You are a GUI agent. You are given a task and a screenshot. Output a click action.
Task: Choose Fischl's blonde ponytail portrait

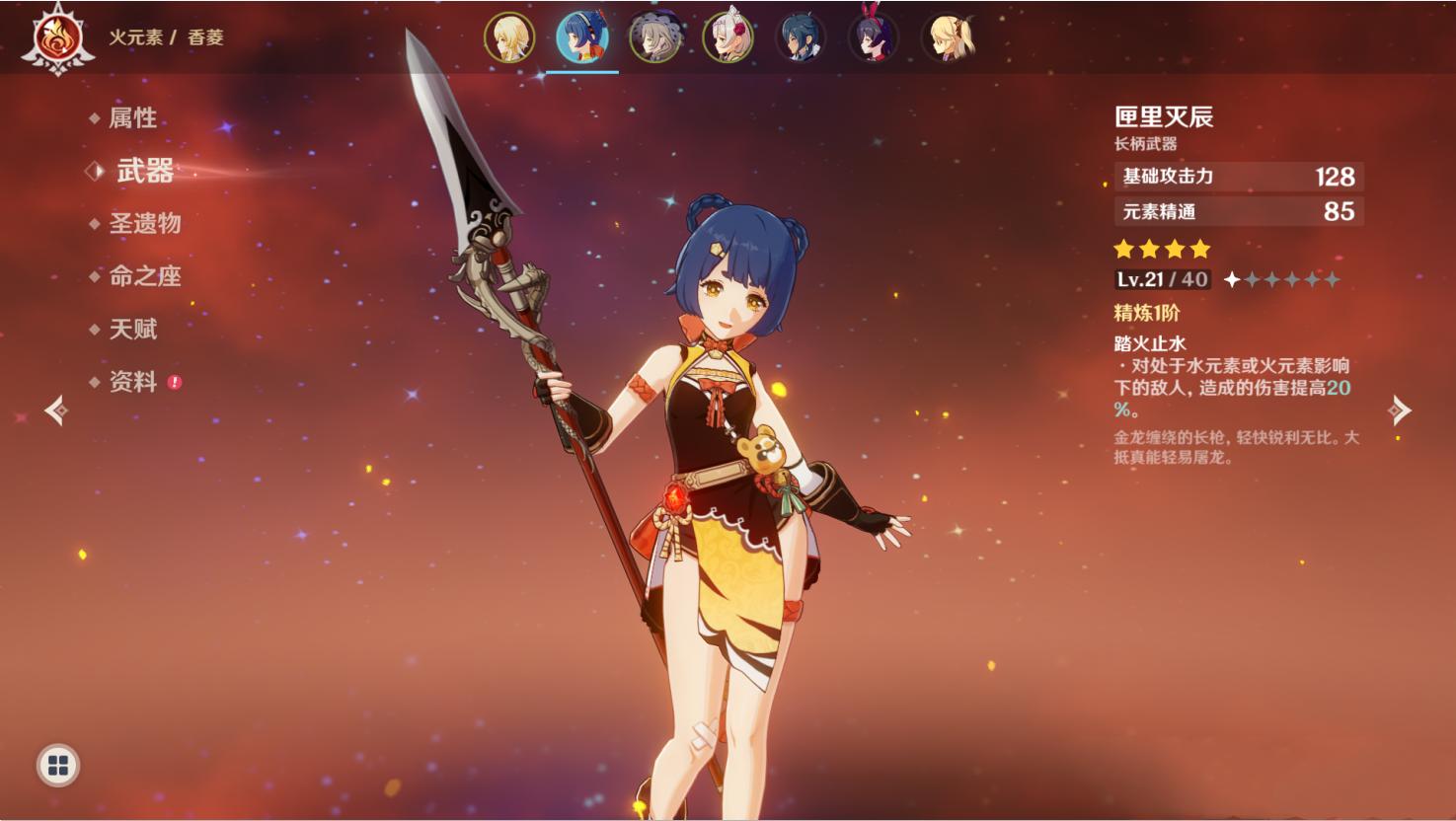click(x=947, y=38)
